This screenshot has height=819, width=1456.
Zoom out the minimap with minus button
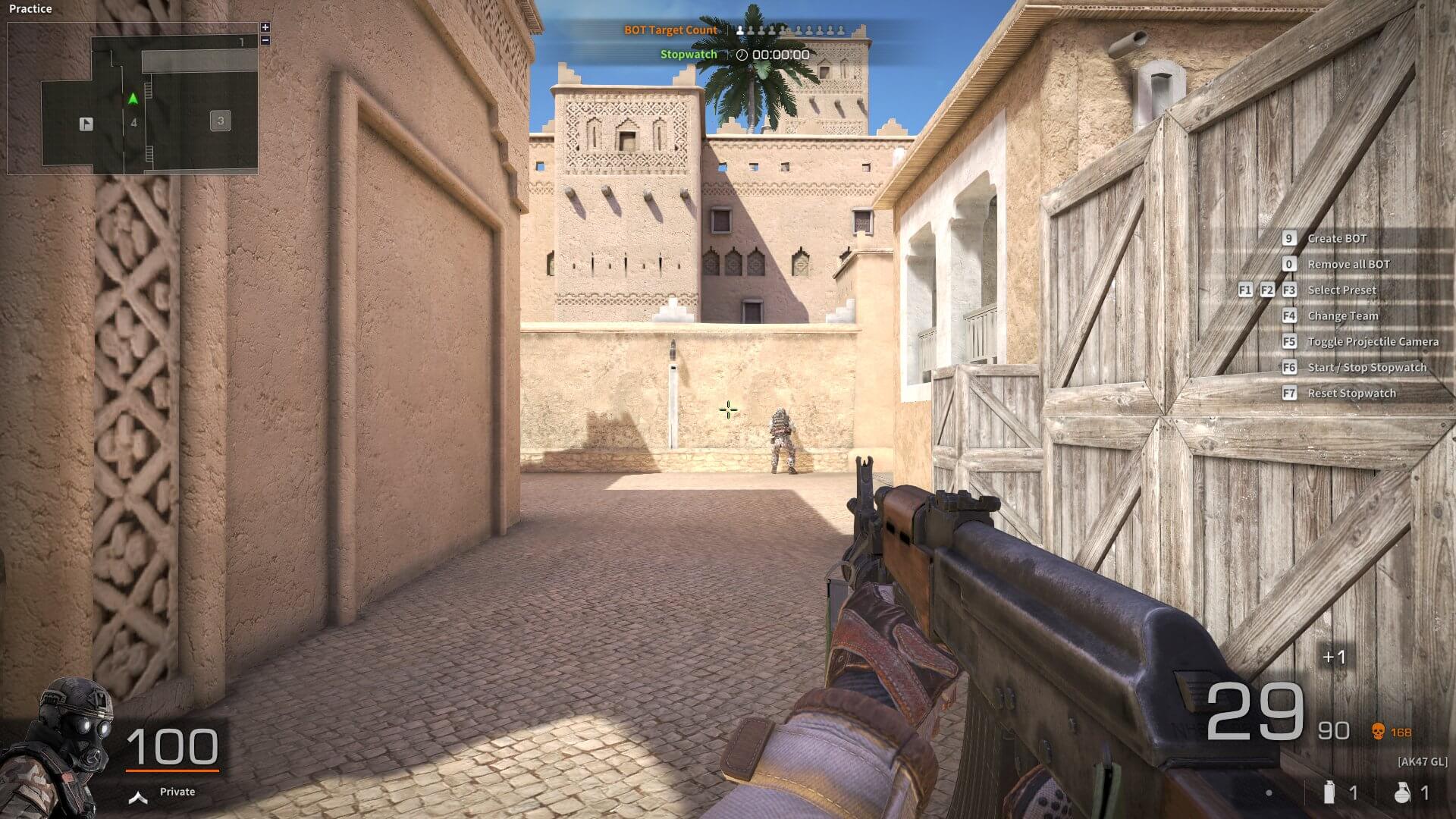265,40
